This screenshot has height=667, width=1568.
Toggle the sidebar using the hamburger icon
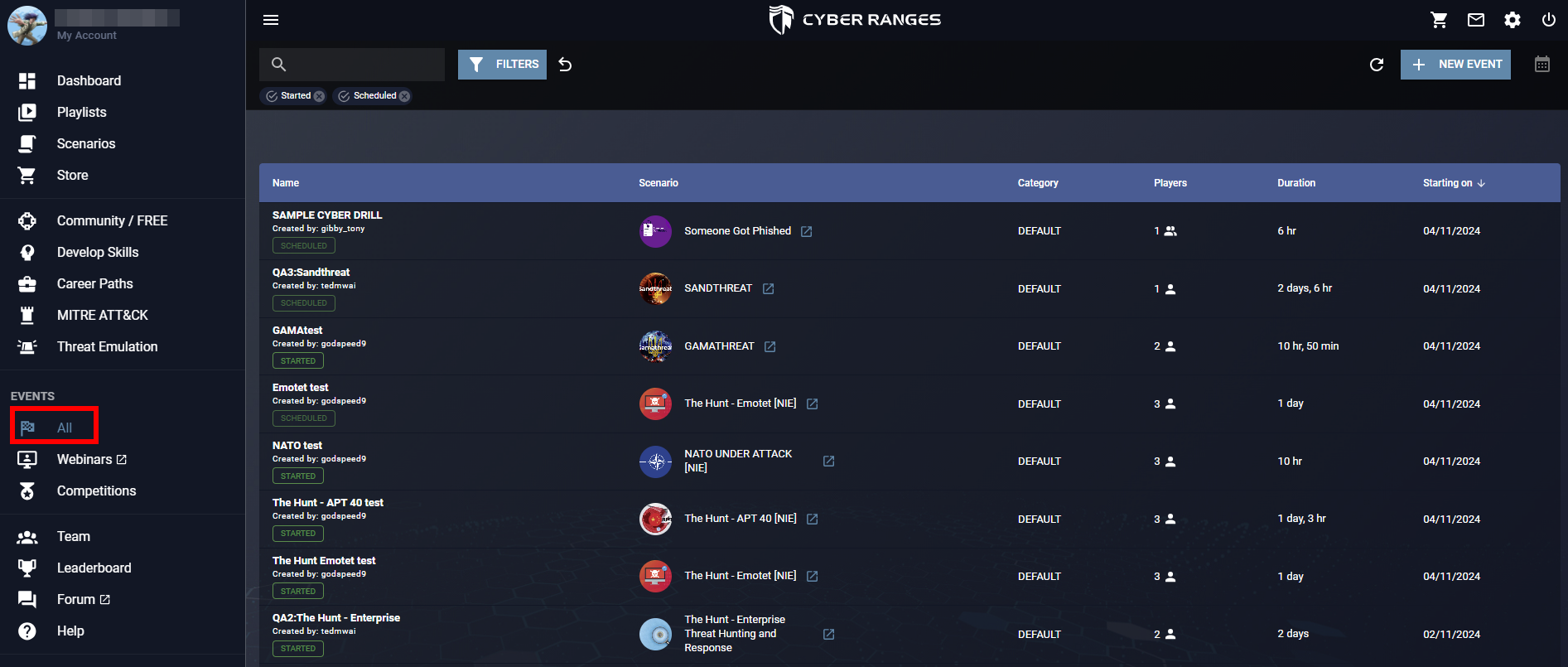point(271,19)
